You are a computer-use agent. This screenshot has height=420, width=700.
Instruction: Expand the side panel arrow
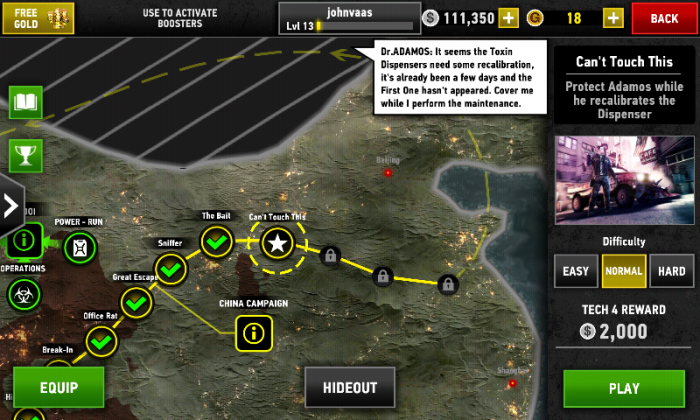pos(11,206)
